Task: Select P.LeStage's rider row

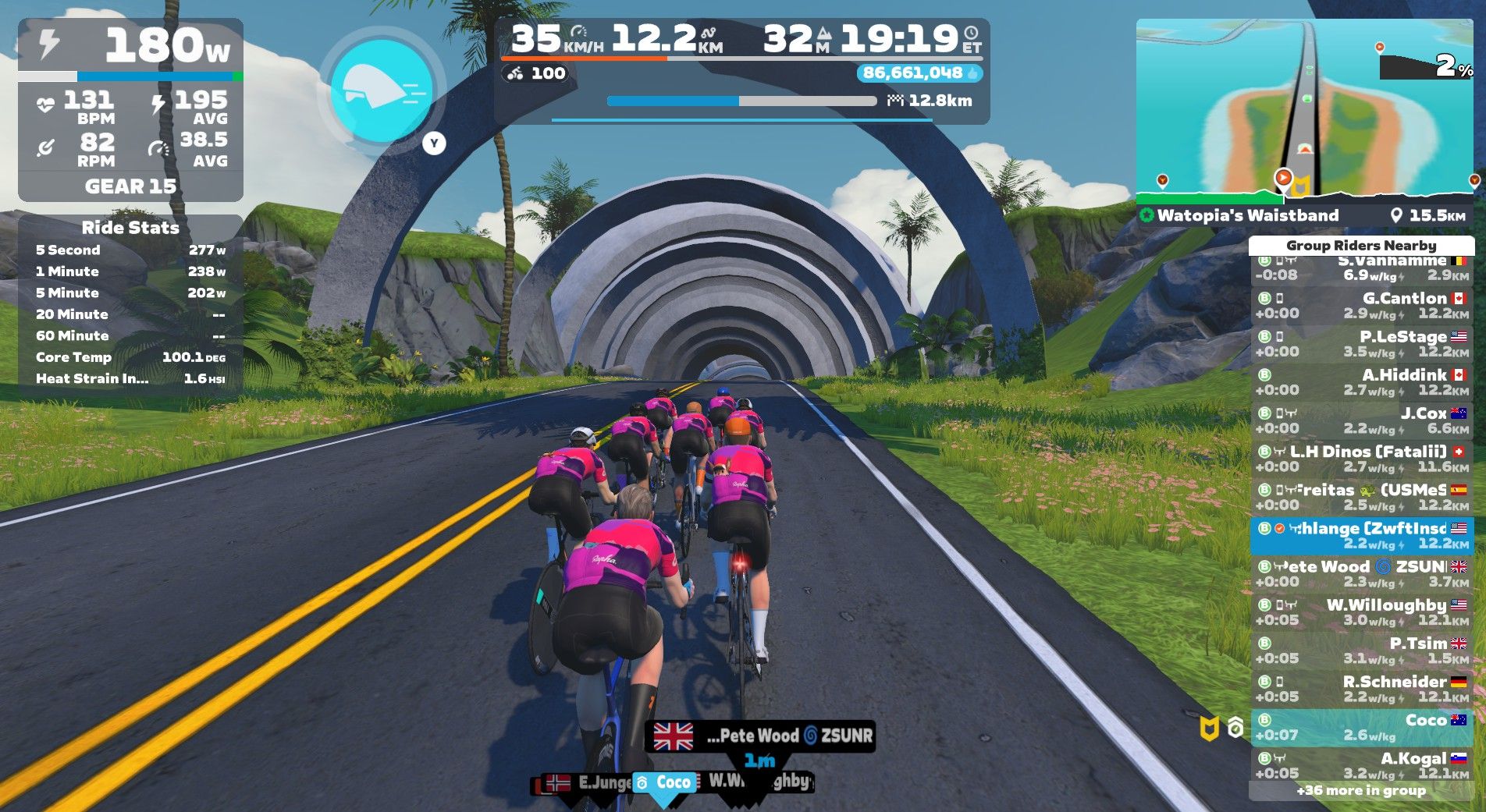Action: [x=1361, y=344]
